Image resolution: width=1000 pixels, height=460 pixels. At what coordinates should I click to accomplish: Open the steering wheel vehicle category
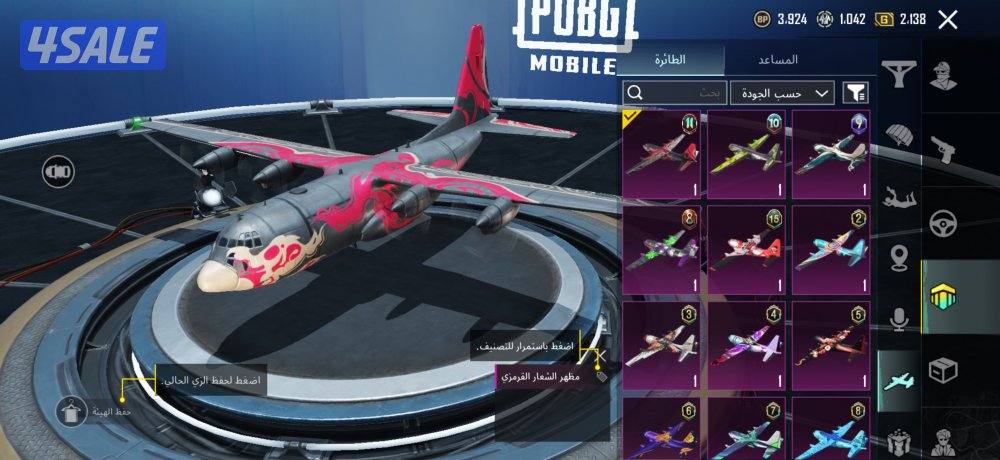[x=941, y=221]
